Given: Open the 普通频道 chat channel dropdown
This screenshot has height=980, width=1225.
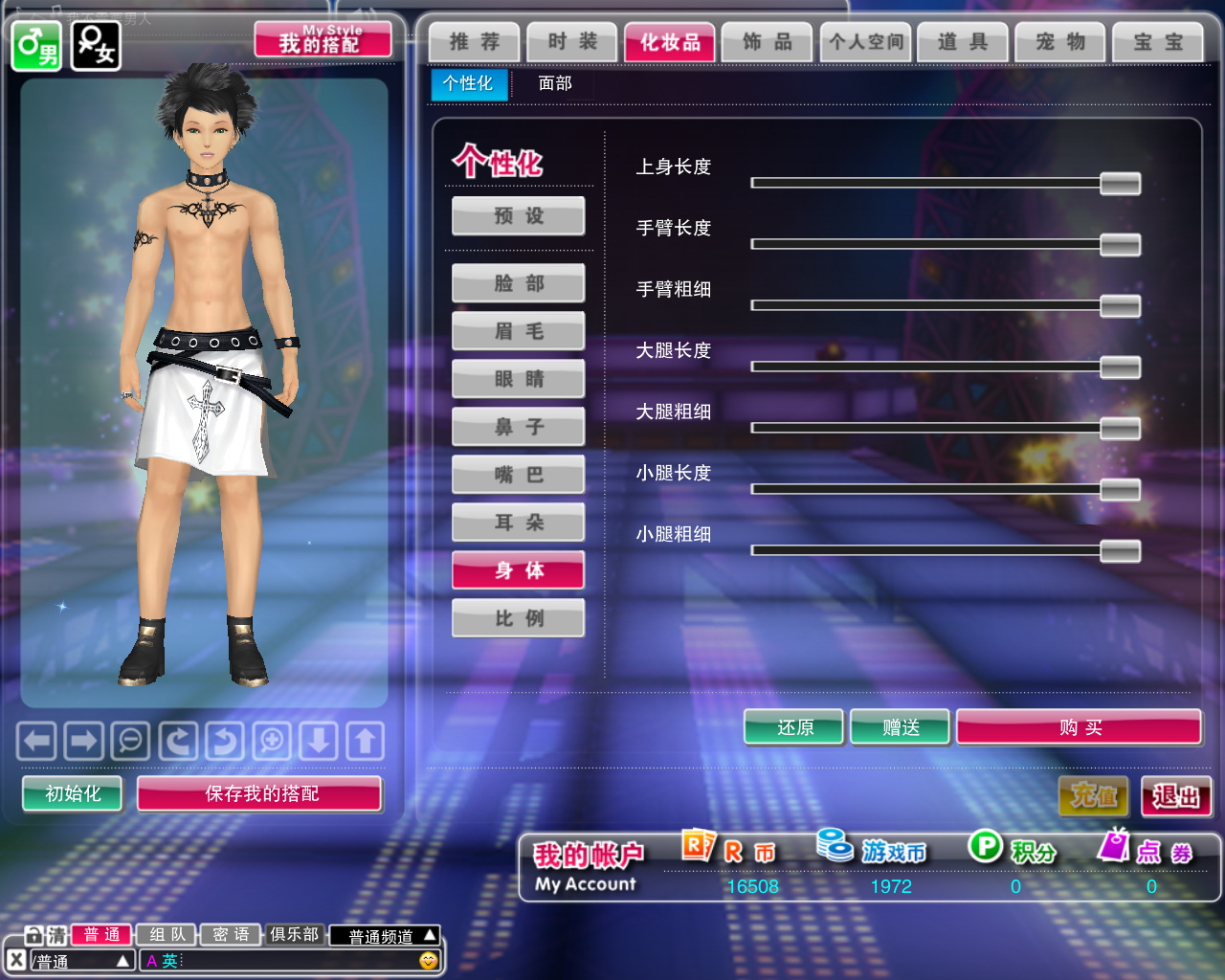Looking at the screenshot, I should point(385,935).
